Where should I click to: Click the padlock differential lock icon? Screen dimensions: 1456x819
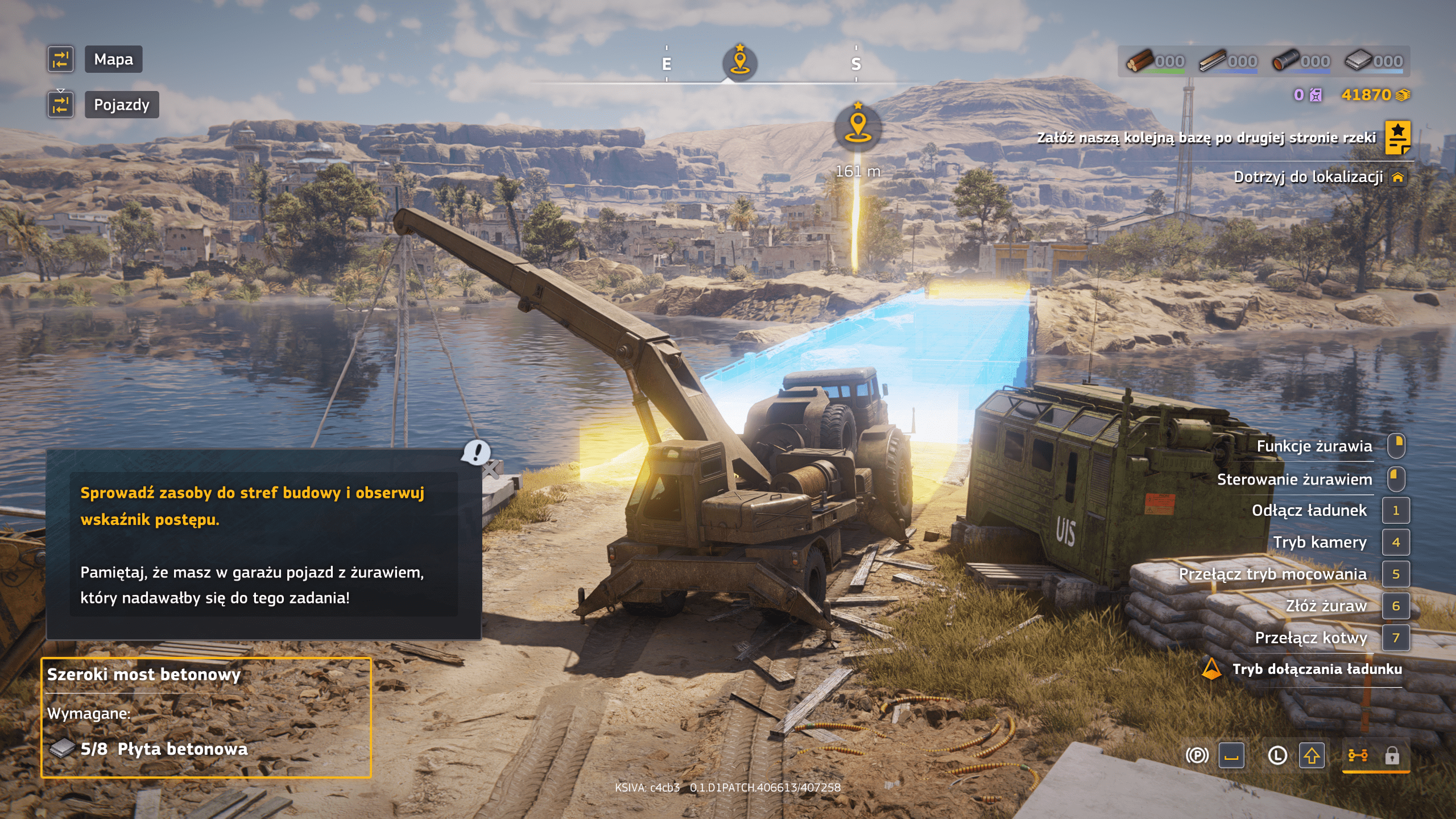click(1392, 755)
